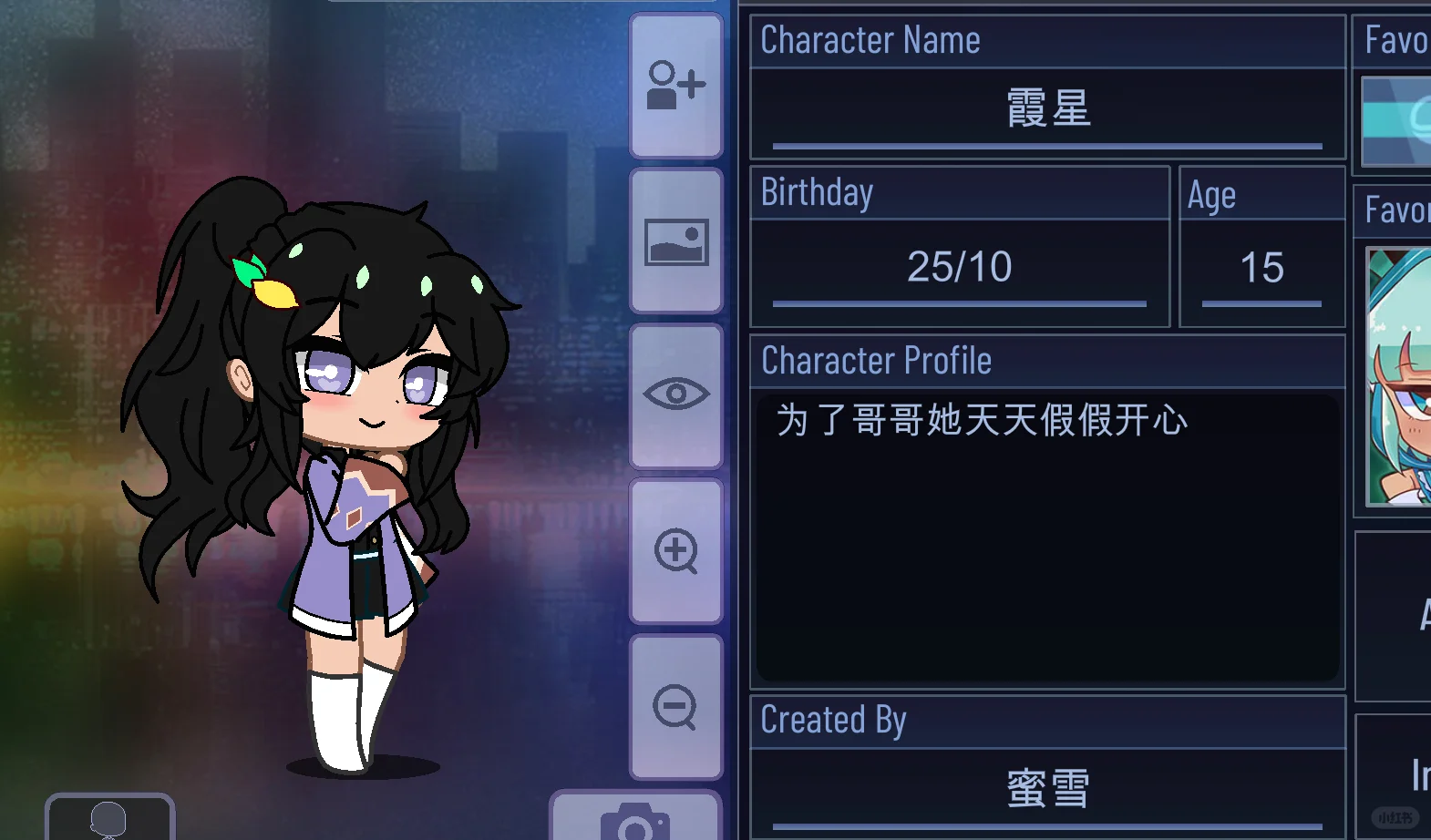Hide the interface using the eye icon
The width and height of the screenshot is (1431, 840).
coord(675,394)
